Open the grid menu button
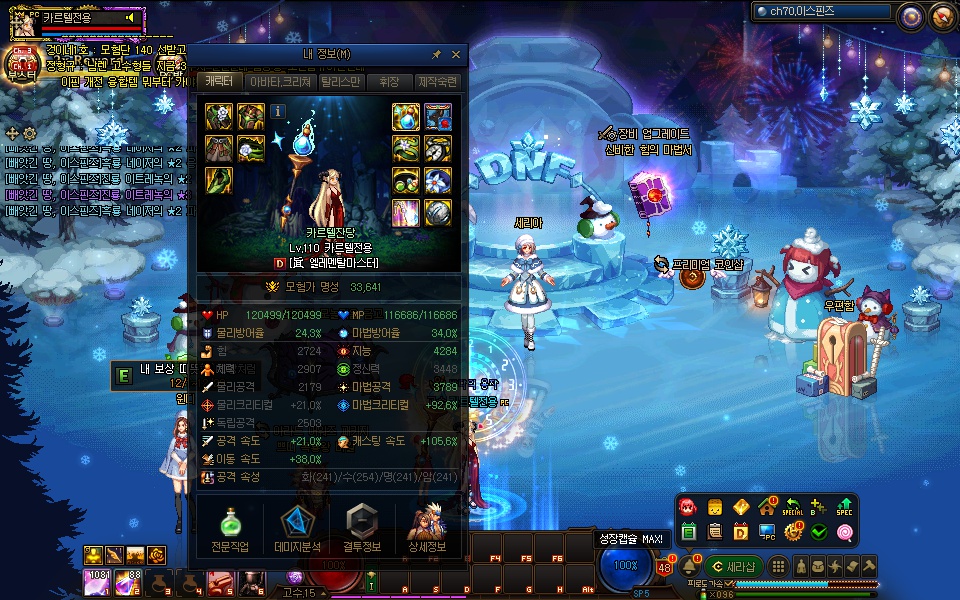Image resolution: width=960 pixels, height=600 pixels. (x=778, y=566)
